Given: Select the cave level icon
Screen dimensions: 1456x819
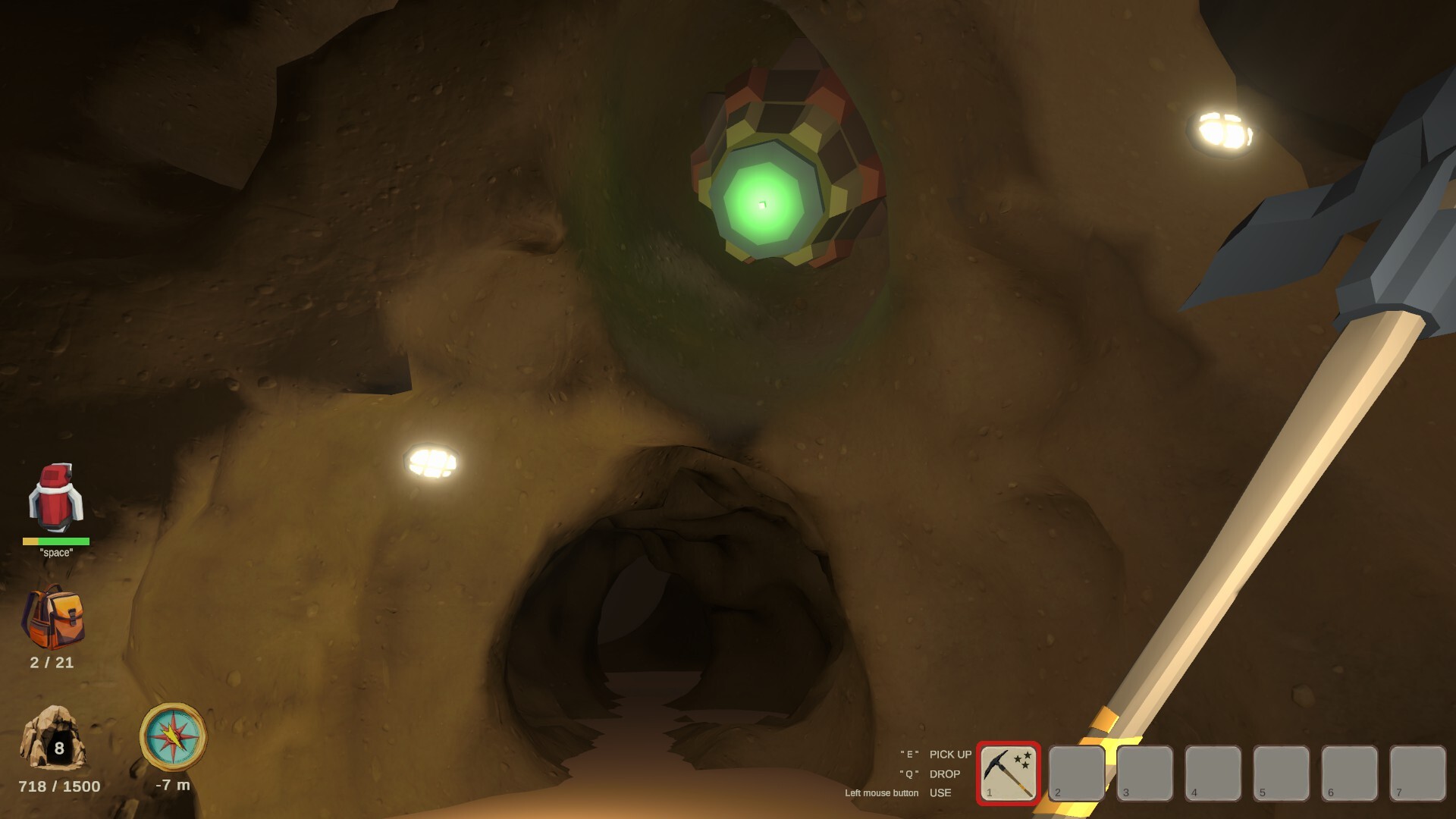Looking at the screenshot, I should click(53, 739).
